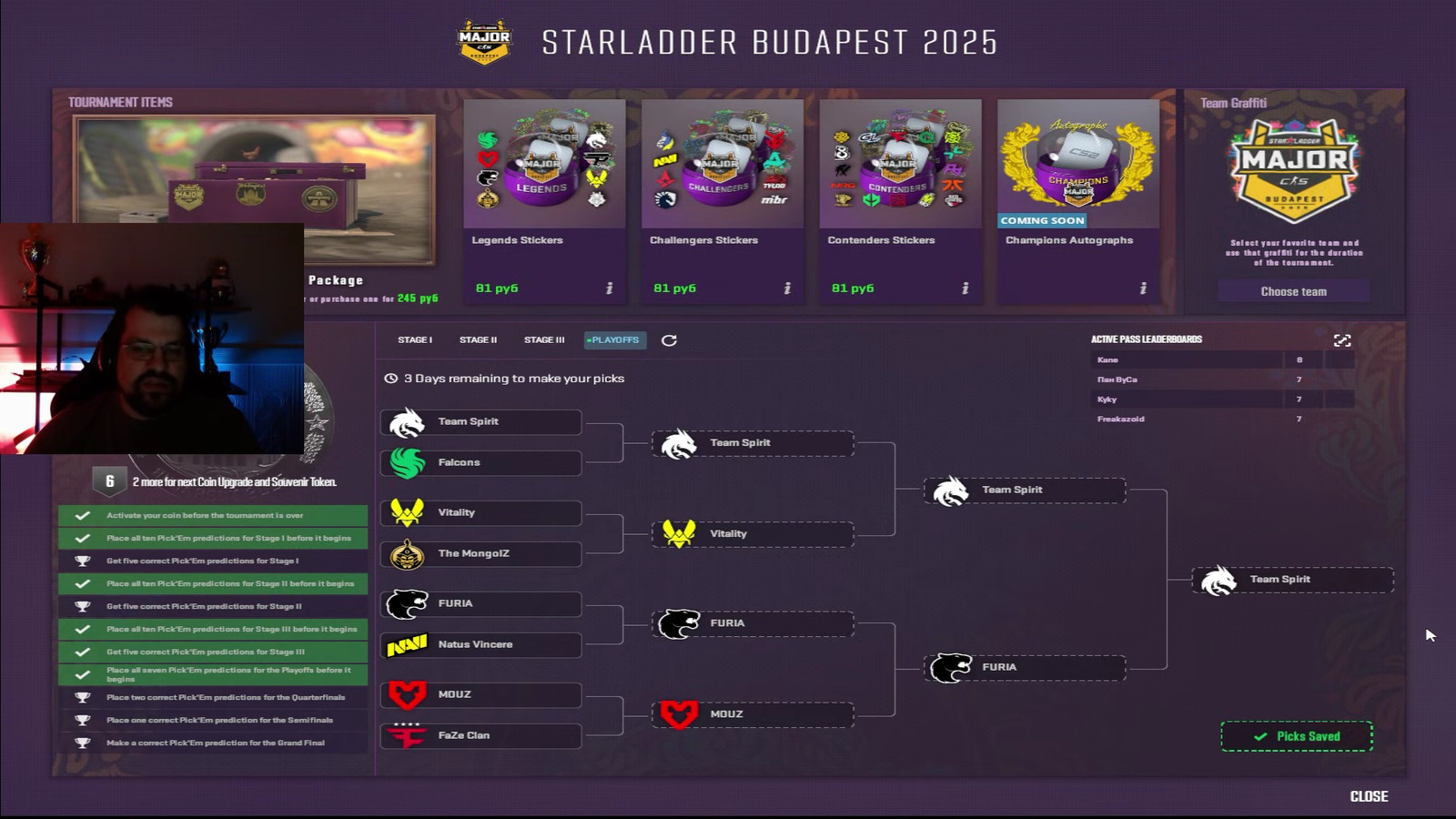
Task: Click the Choose team button
Action: tap(1293, 291)
